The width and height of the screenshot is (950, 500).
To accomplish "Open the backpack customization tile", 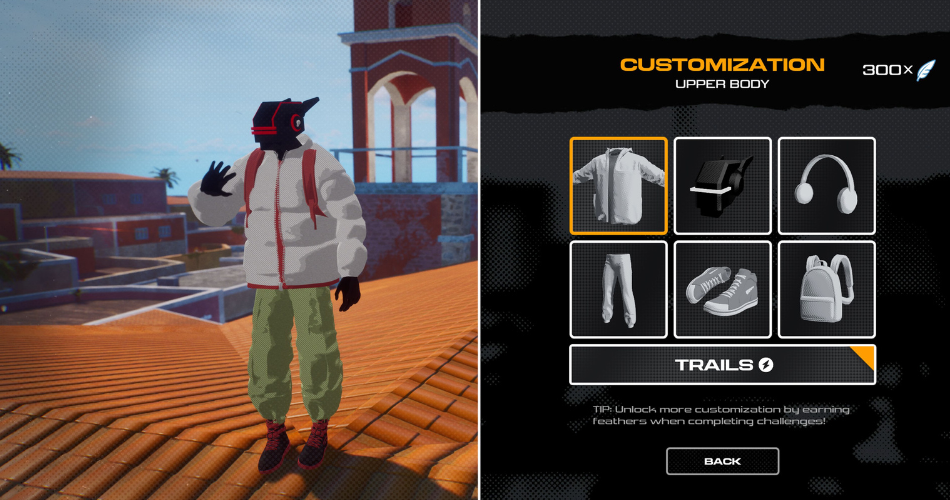I will (x=826, y=289).
